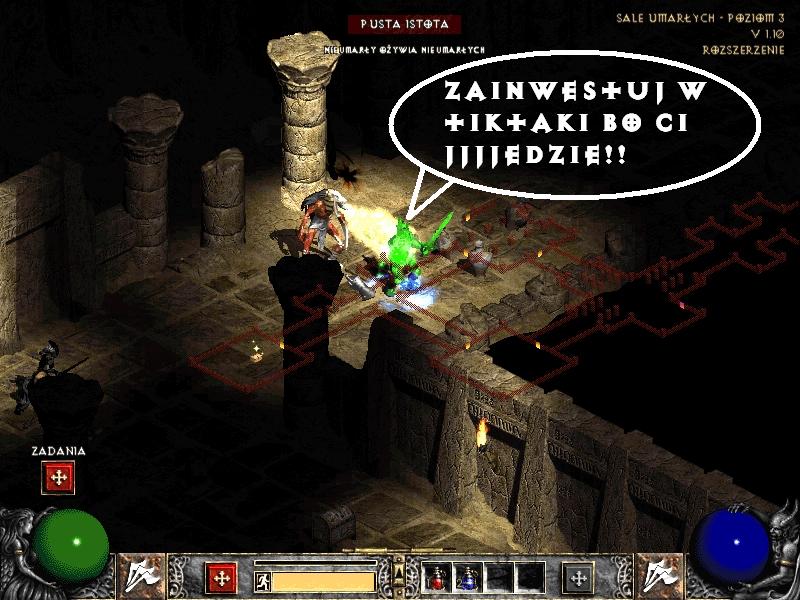
Task: Use the red health potion in belt
Action: point(438,577)
